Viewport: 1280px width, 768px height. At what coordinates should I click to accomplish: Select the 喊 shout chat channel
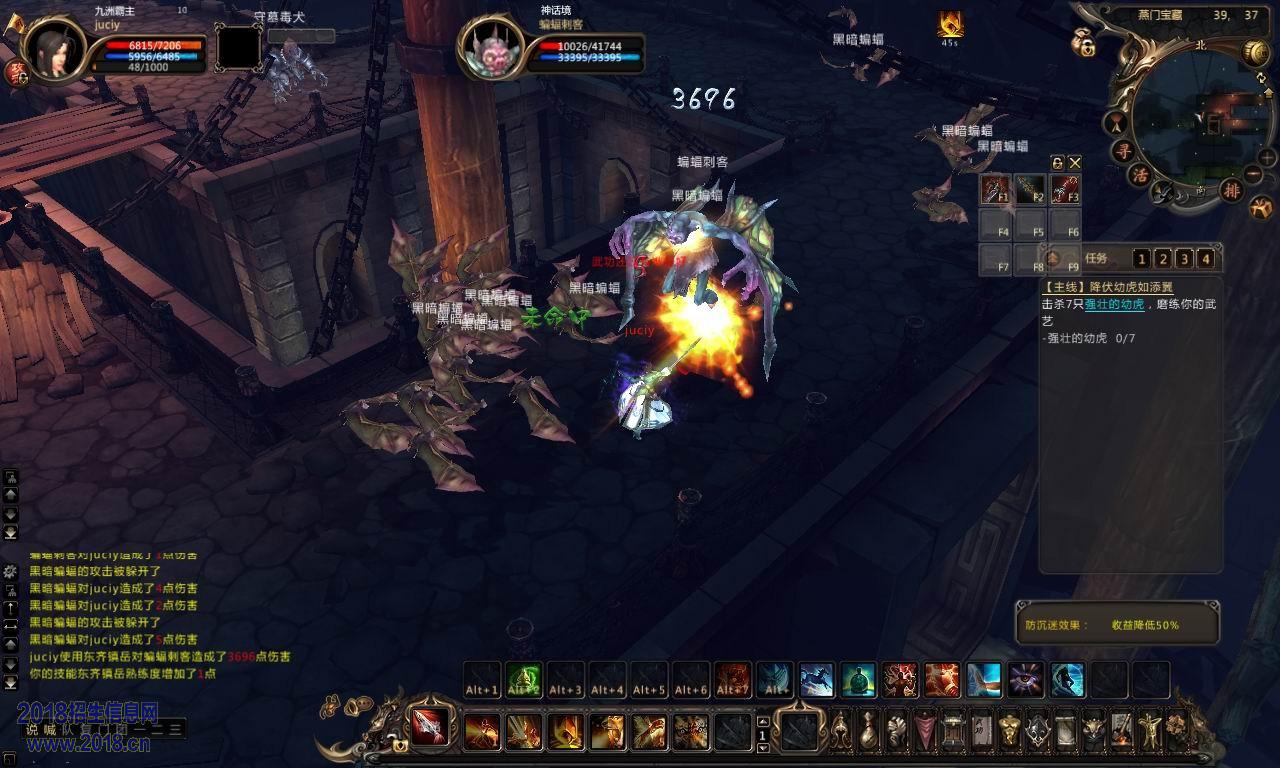tap(50, 730)
